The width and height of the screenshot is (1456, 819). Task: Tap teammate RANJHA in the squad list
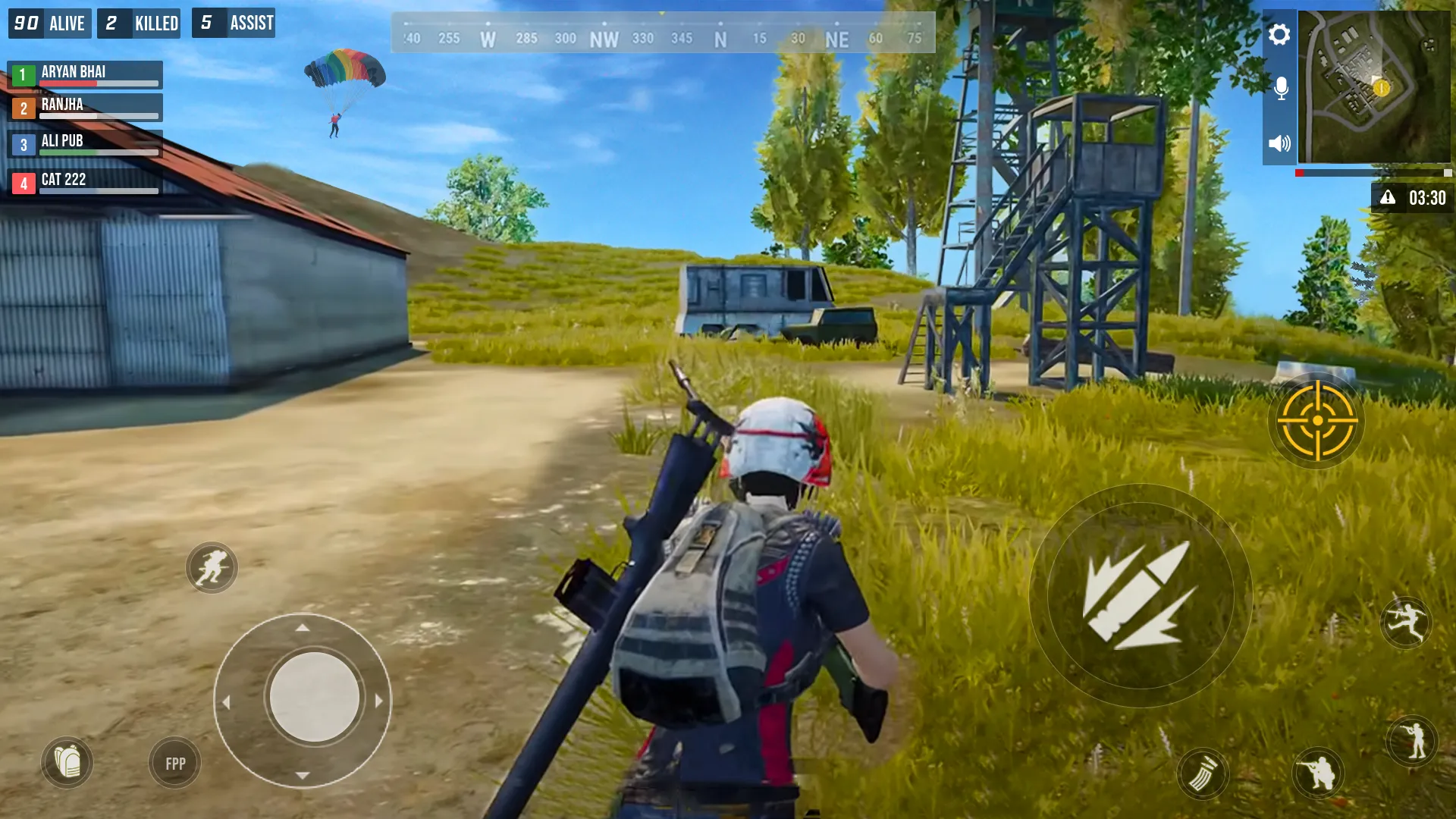(x=83, y=106)
